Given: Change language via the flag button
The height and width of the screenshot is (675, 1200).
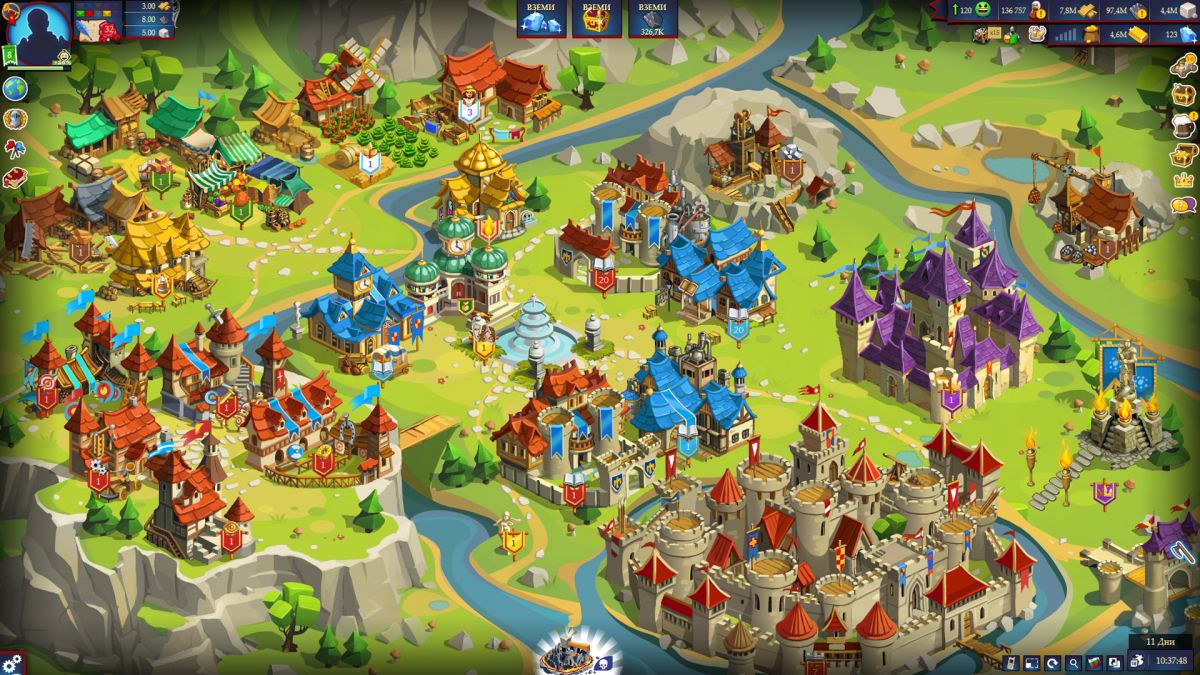Looking at the screenshot, I should coord(1094,662).
